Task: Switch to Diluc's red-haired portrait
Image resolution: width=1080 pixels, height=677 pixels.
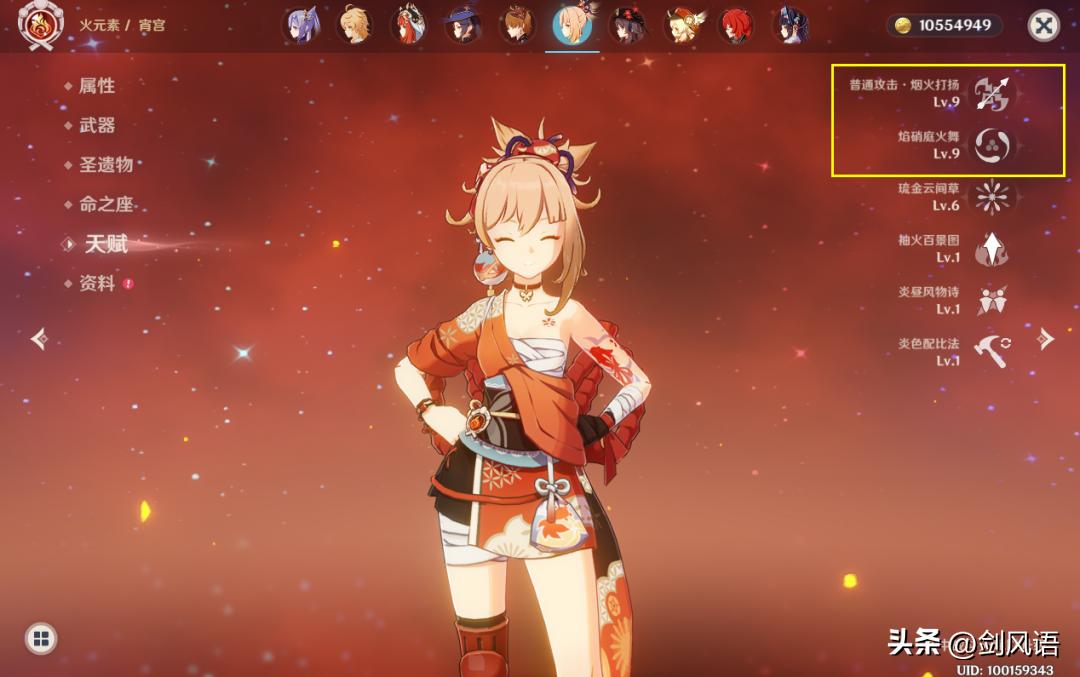Action: pyautogui.click(x=738, y=26)
